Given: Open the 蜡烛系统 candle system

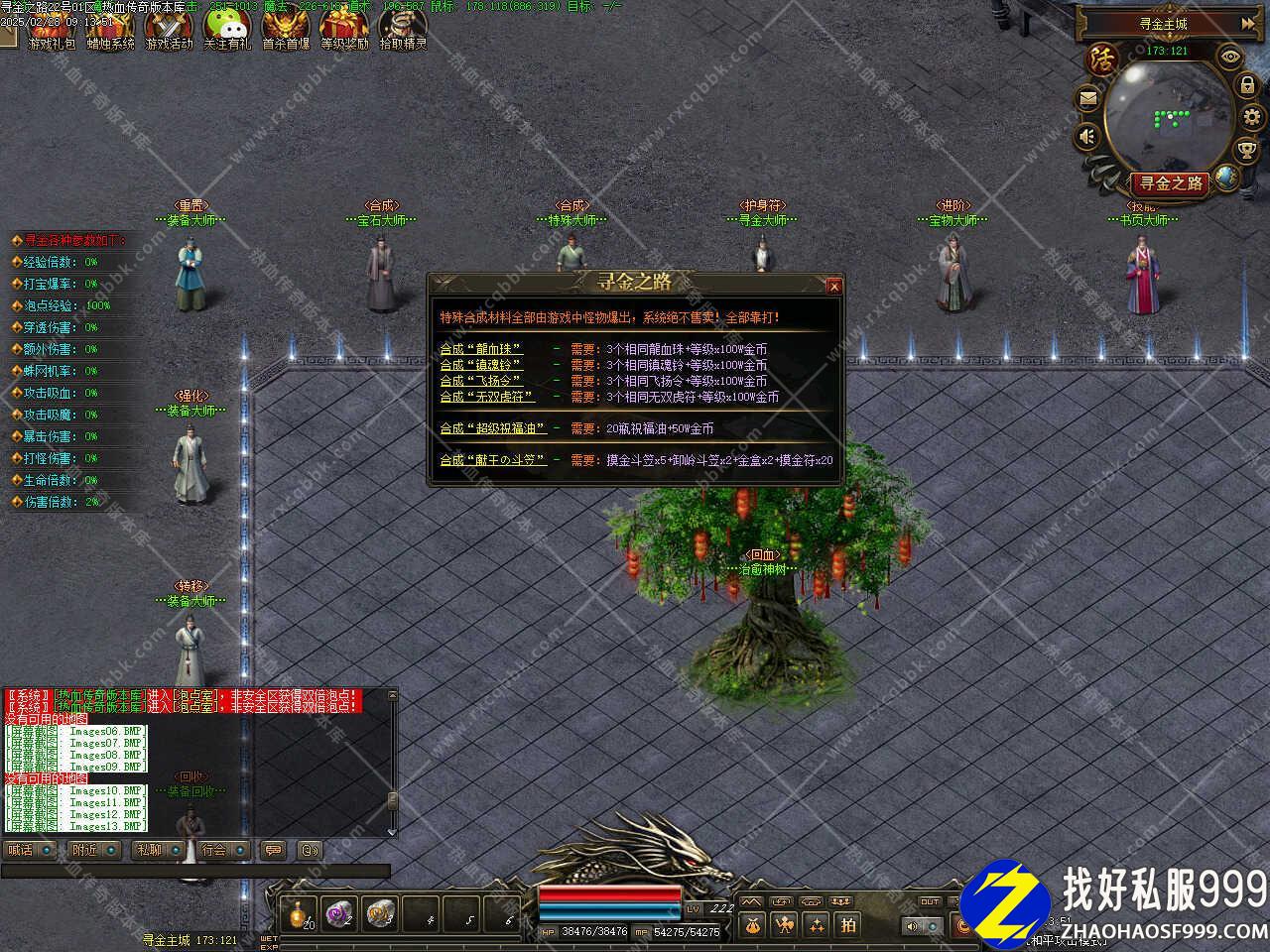Looking at the screenshot, I should click(x=110, y=28).
